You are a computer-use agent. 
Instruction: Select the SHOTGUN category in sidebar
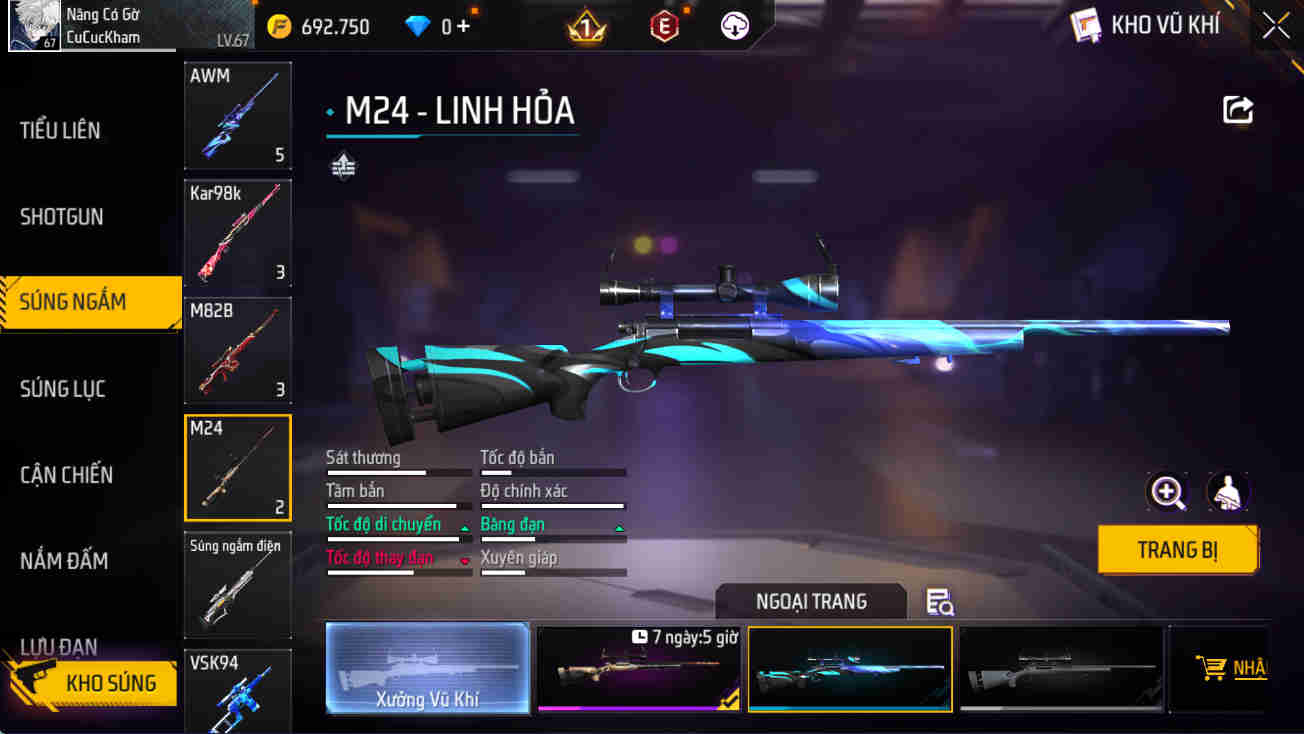pos(64,216)
